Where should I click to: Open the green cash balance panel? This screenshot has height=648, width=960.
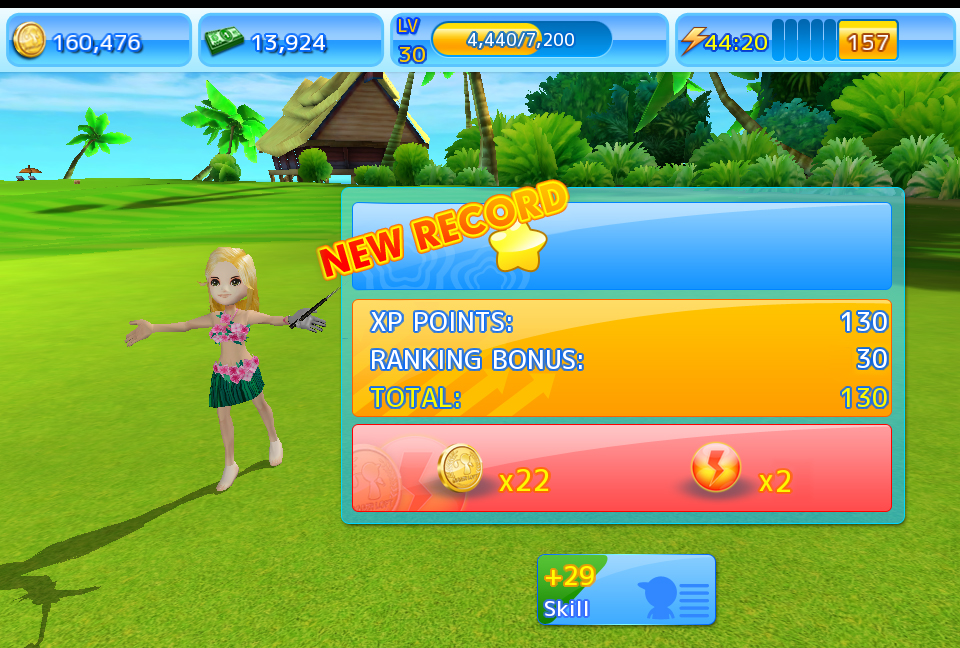click(x=290, y=41)
